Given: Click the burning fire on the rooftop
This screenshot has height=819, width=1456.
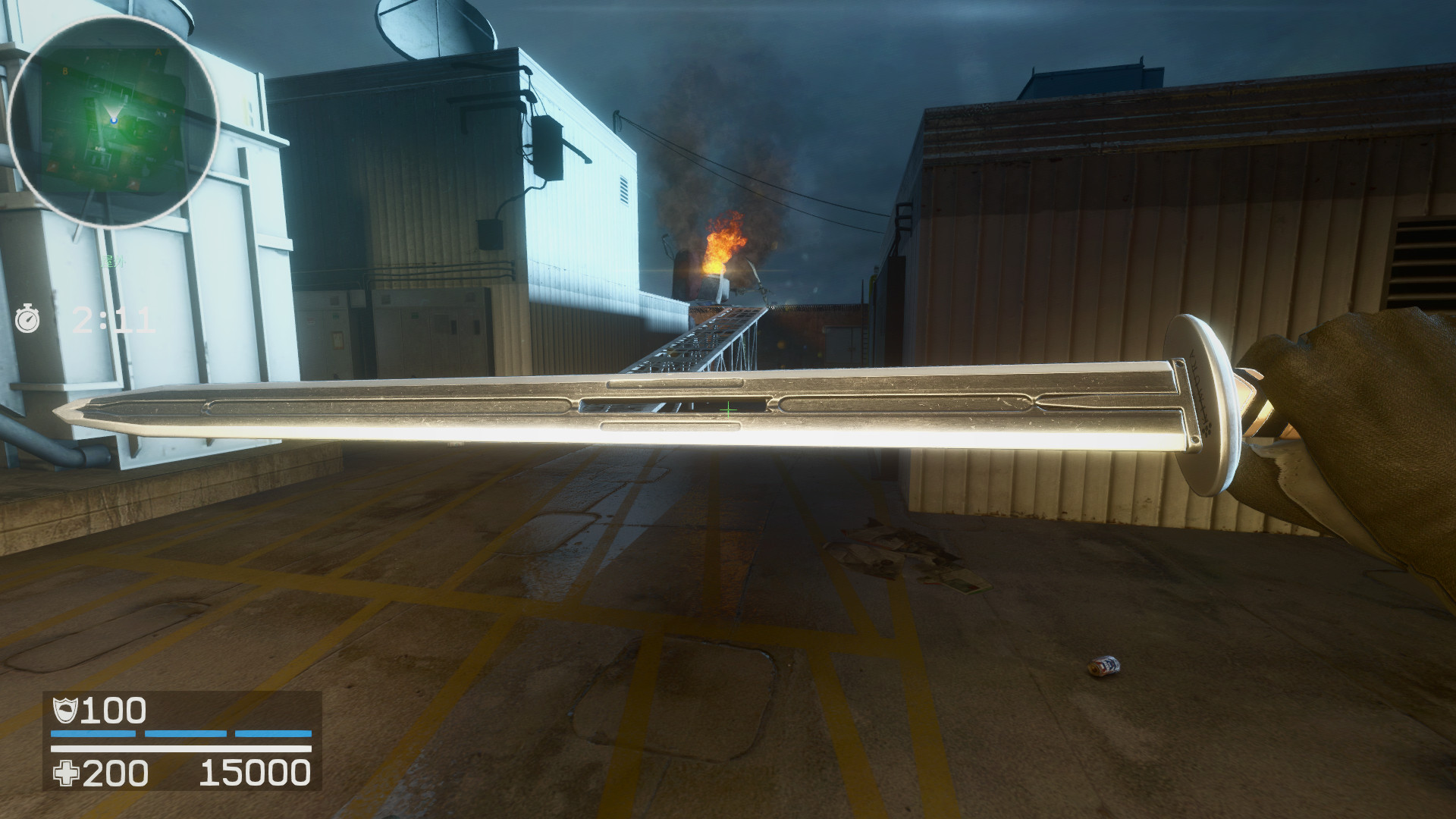Looking at the screenshot, I should [720, 243].
